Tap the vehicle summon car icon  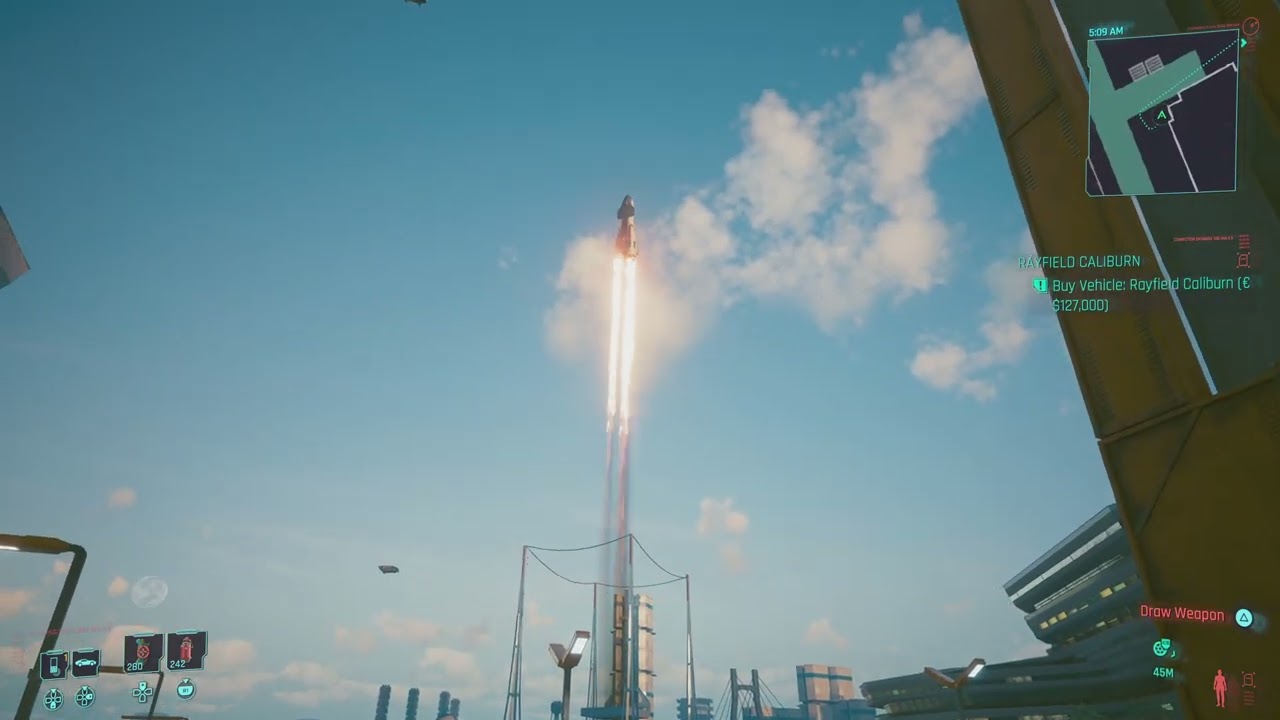85,662
